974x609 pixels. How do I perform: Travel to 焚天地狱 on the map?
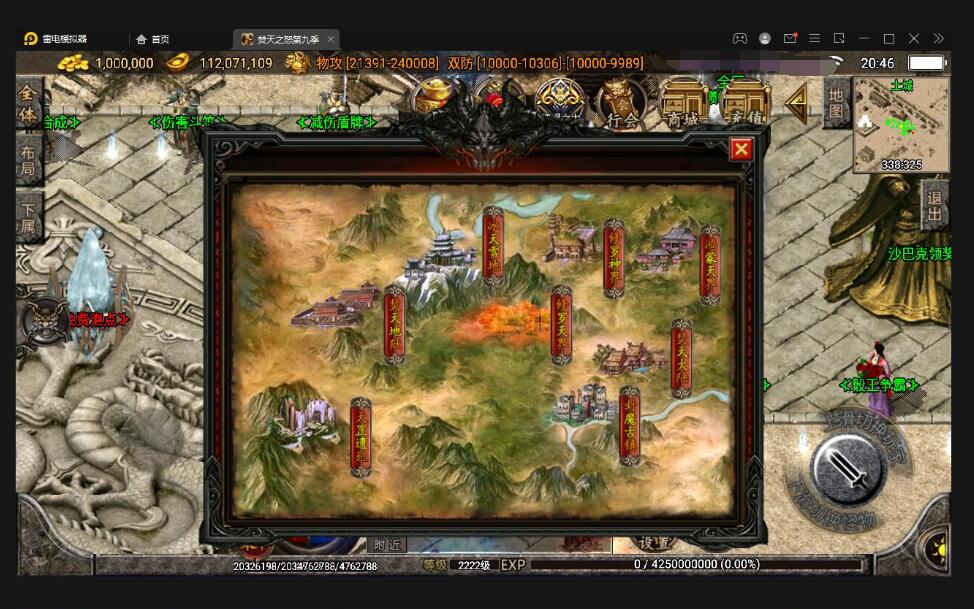click(395, 324)
